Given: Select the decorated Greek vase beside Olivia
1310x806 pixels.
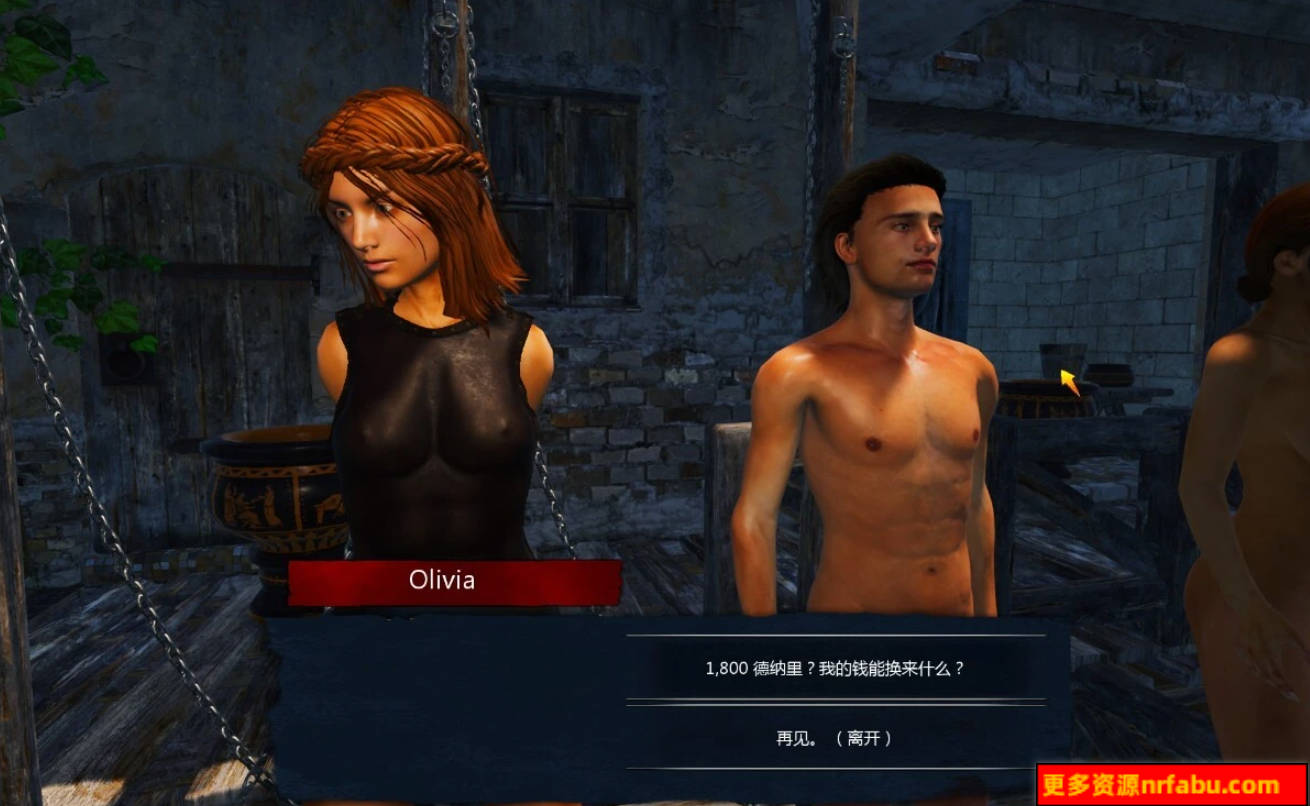Looking at the screenshot, I should 275,500.
